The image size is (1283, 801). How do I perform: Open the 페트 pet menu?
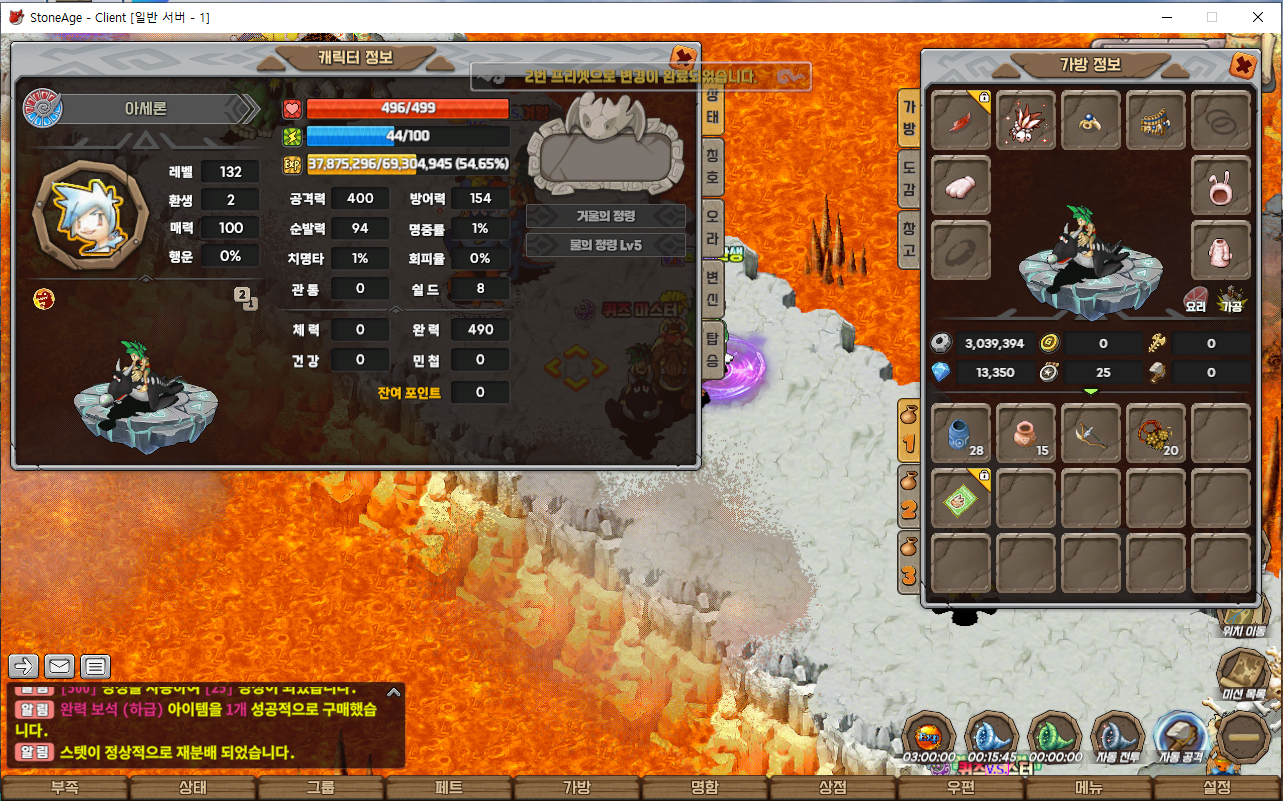tap(449, 788)
